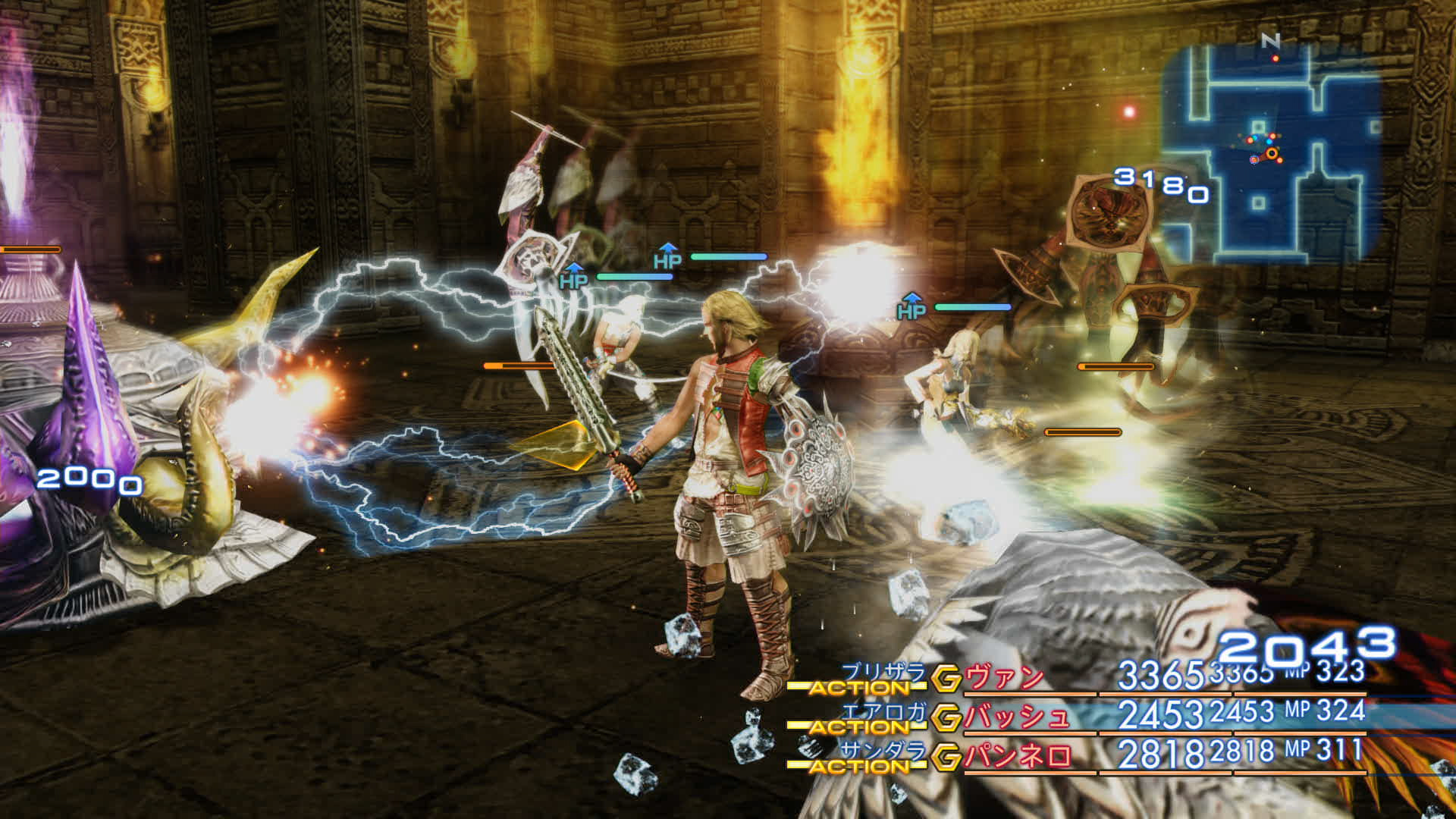Open the dungeon minimap
Screen dimensions: 1456x819
1271,152
